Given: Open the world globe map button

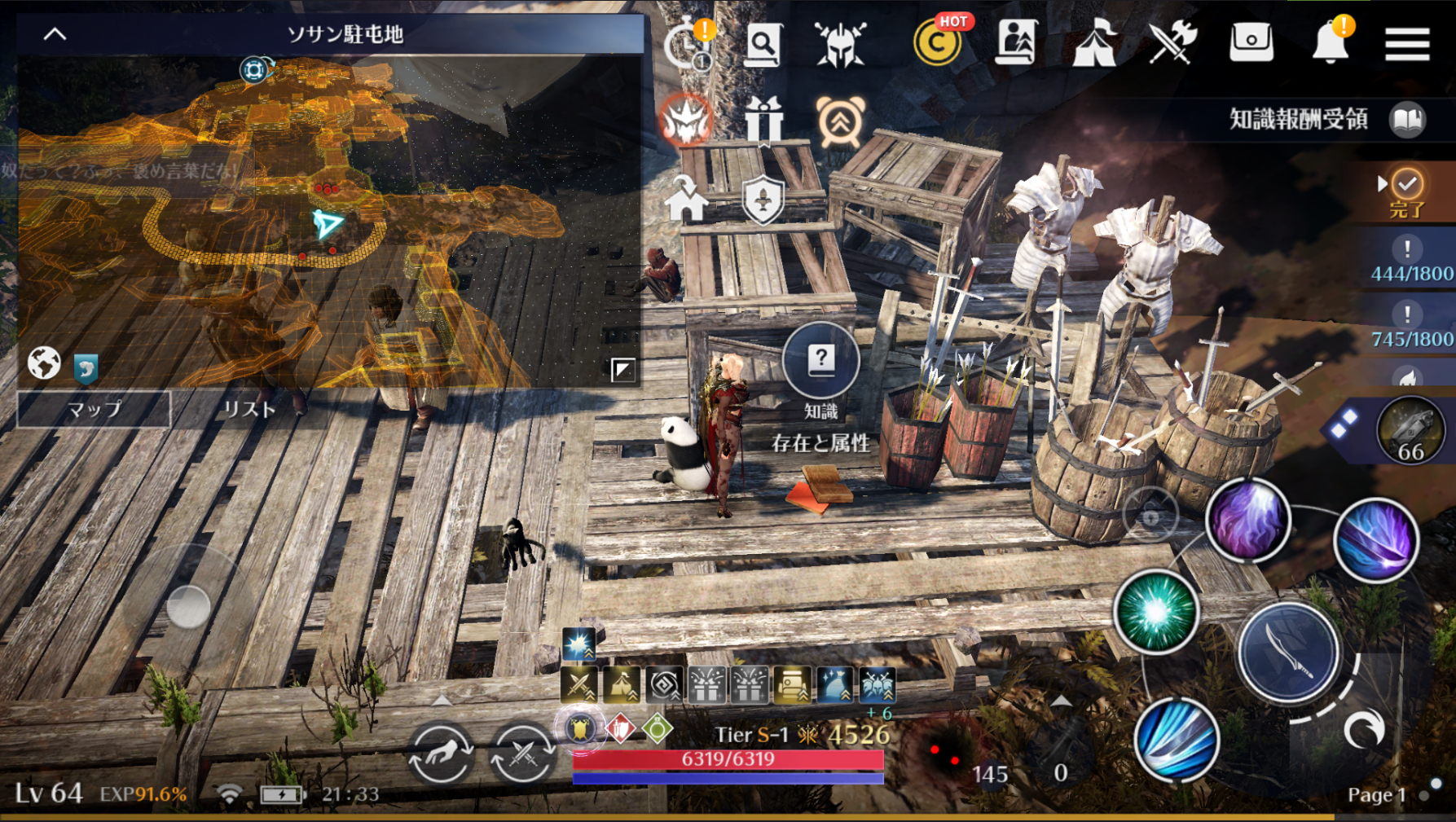Looking at the screenshot, I should (x=44, y=363).
